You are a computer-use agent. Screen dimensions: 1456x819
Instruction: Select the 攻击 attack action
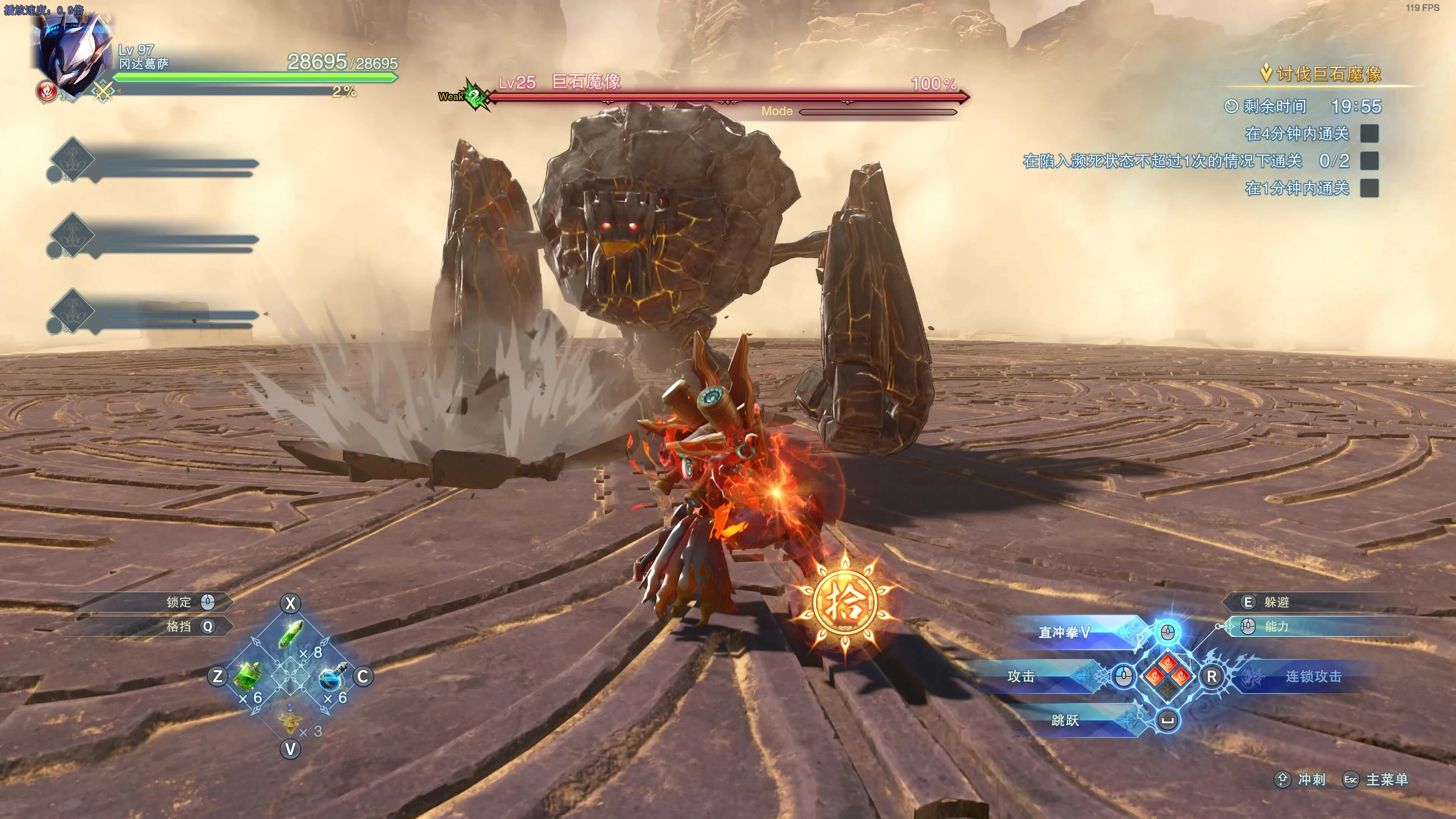(1021, 676)
